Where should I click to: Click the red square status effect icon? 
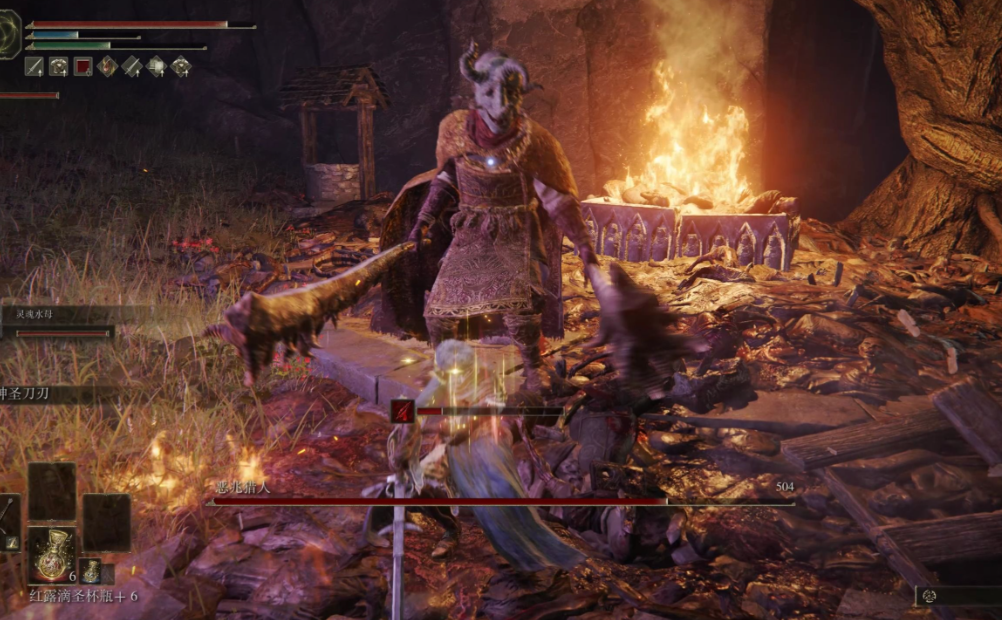click(x=83, y=66)
